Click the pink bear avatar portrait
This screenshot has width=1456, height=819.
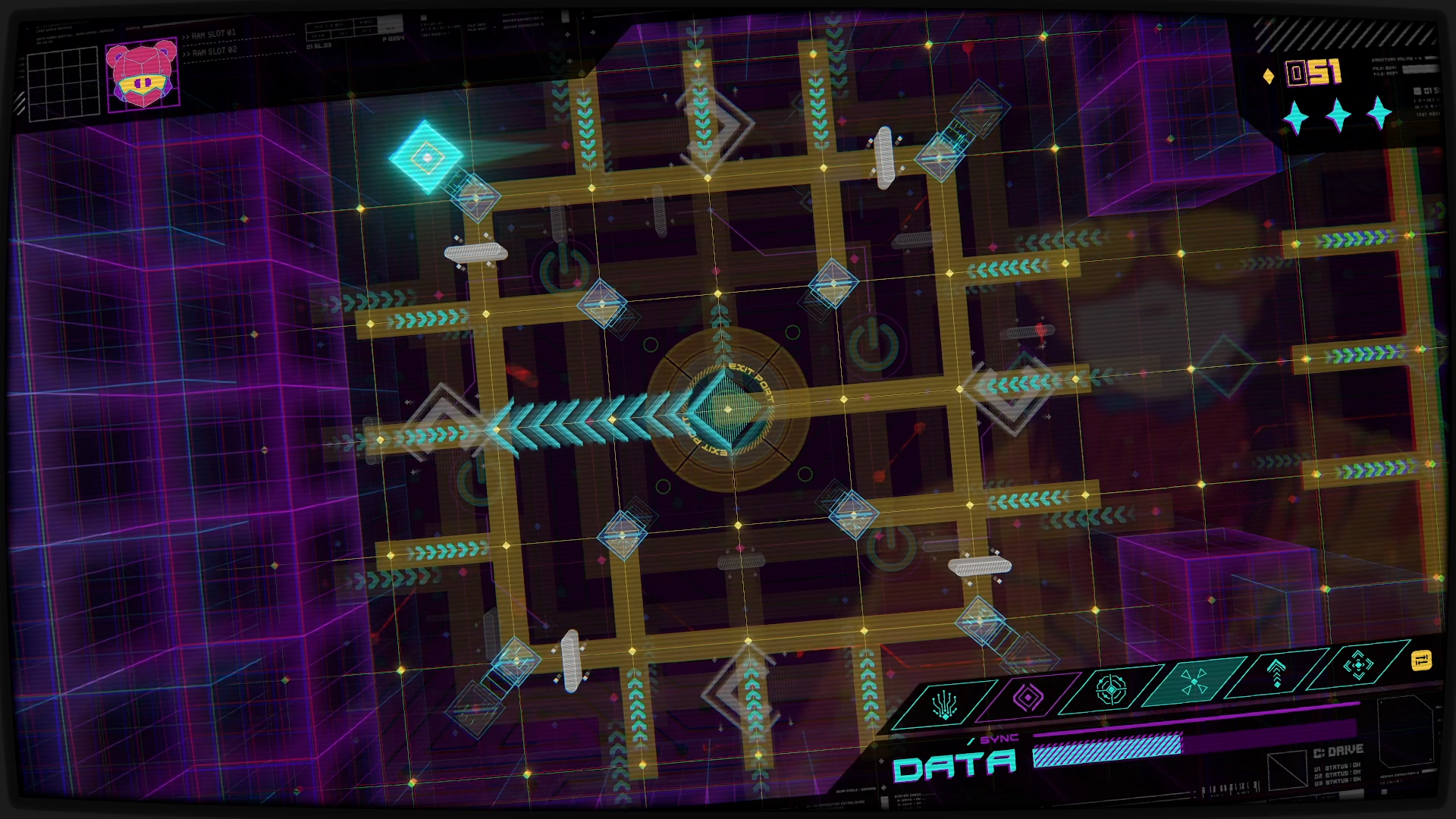(143, 74)
